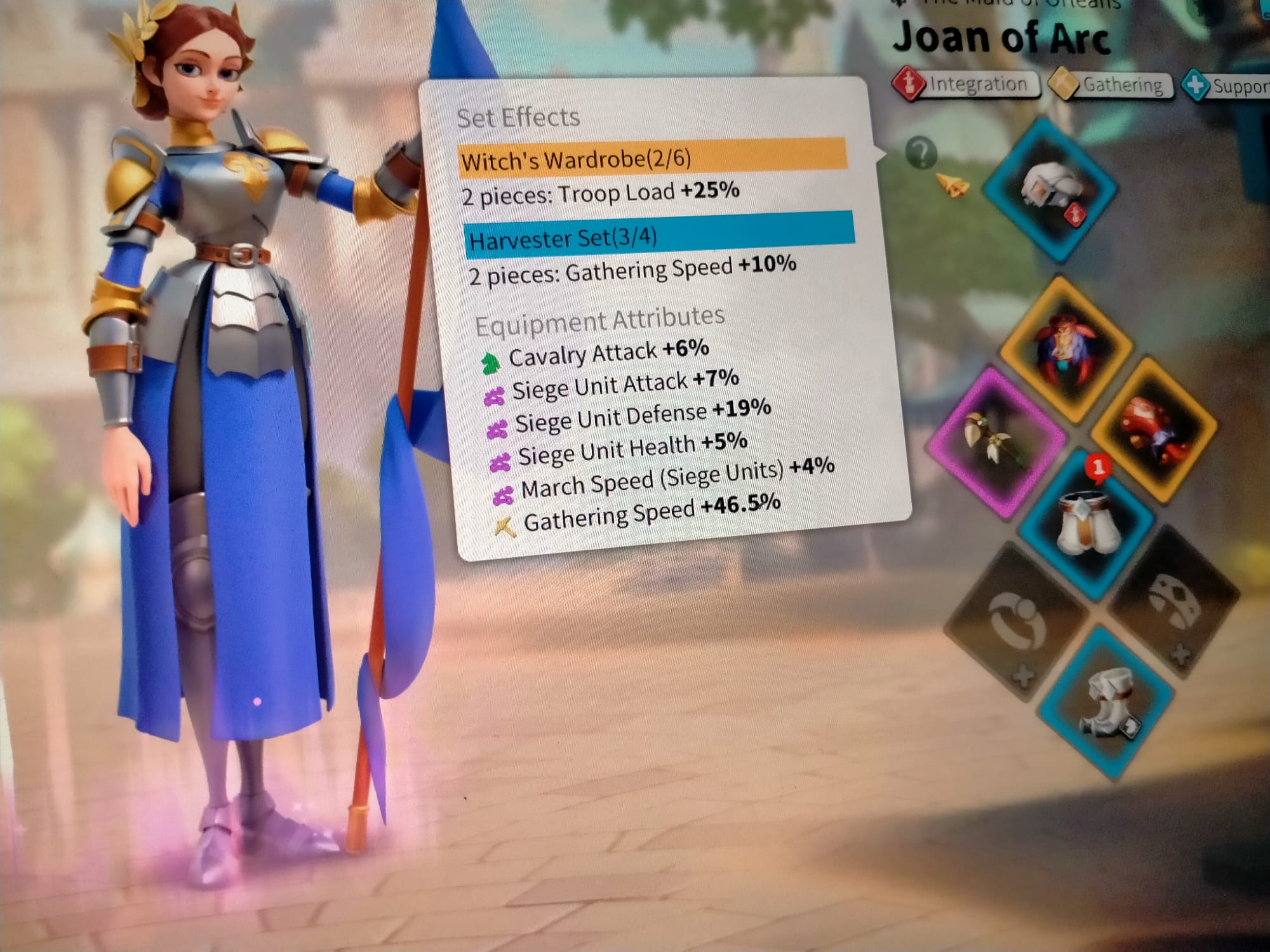The image size is (1270, 952).
Task: Select the white helmet equipment slot
Action: tap(1050, 189)
